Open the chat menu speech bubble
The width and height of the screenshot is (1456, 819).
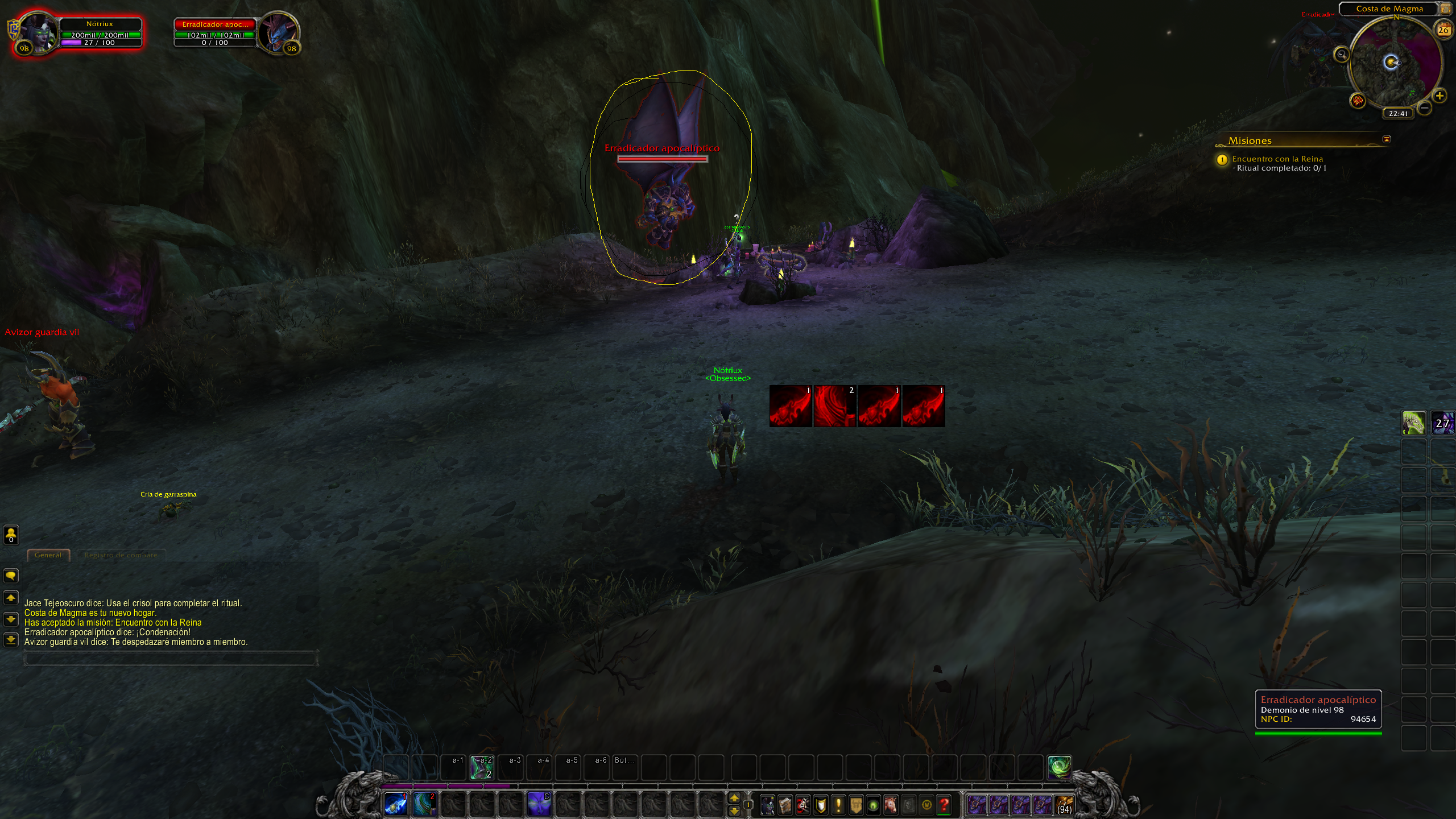(x=11, y=576)
